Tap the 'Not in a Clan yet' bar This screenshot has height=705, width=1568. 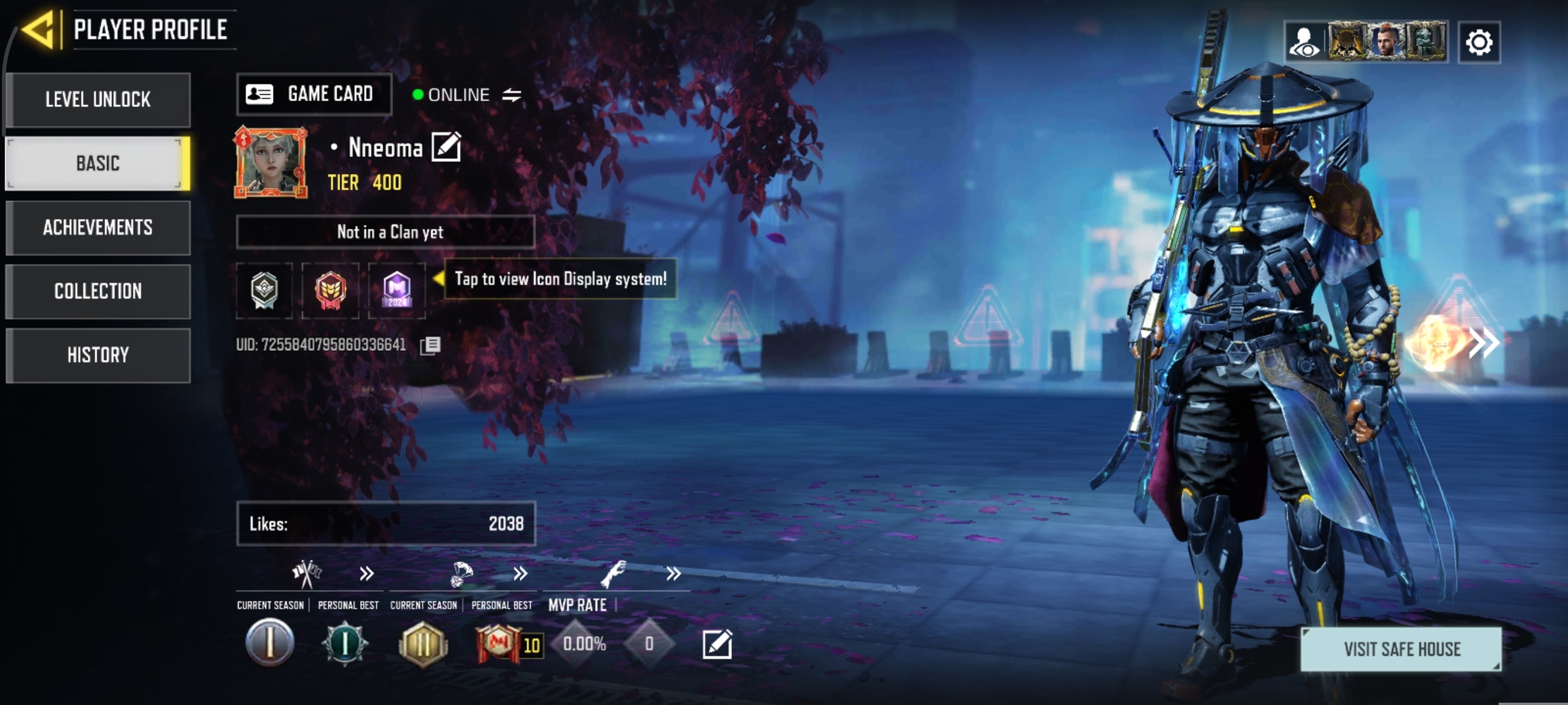pyautogui.click(x=385, y=232)
